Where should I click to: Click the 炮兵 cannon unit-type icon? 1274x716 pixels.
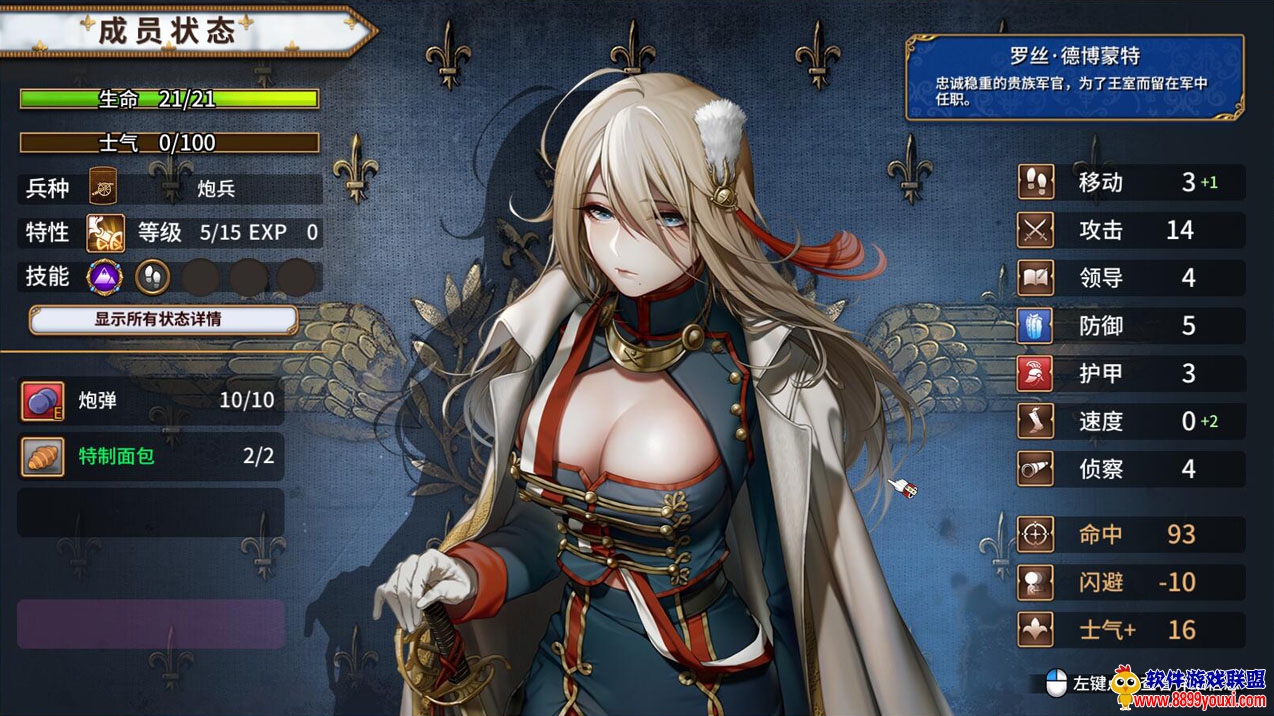(104, 186)
